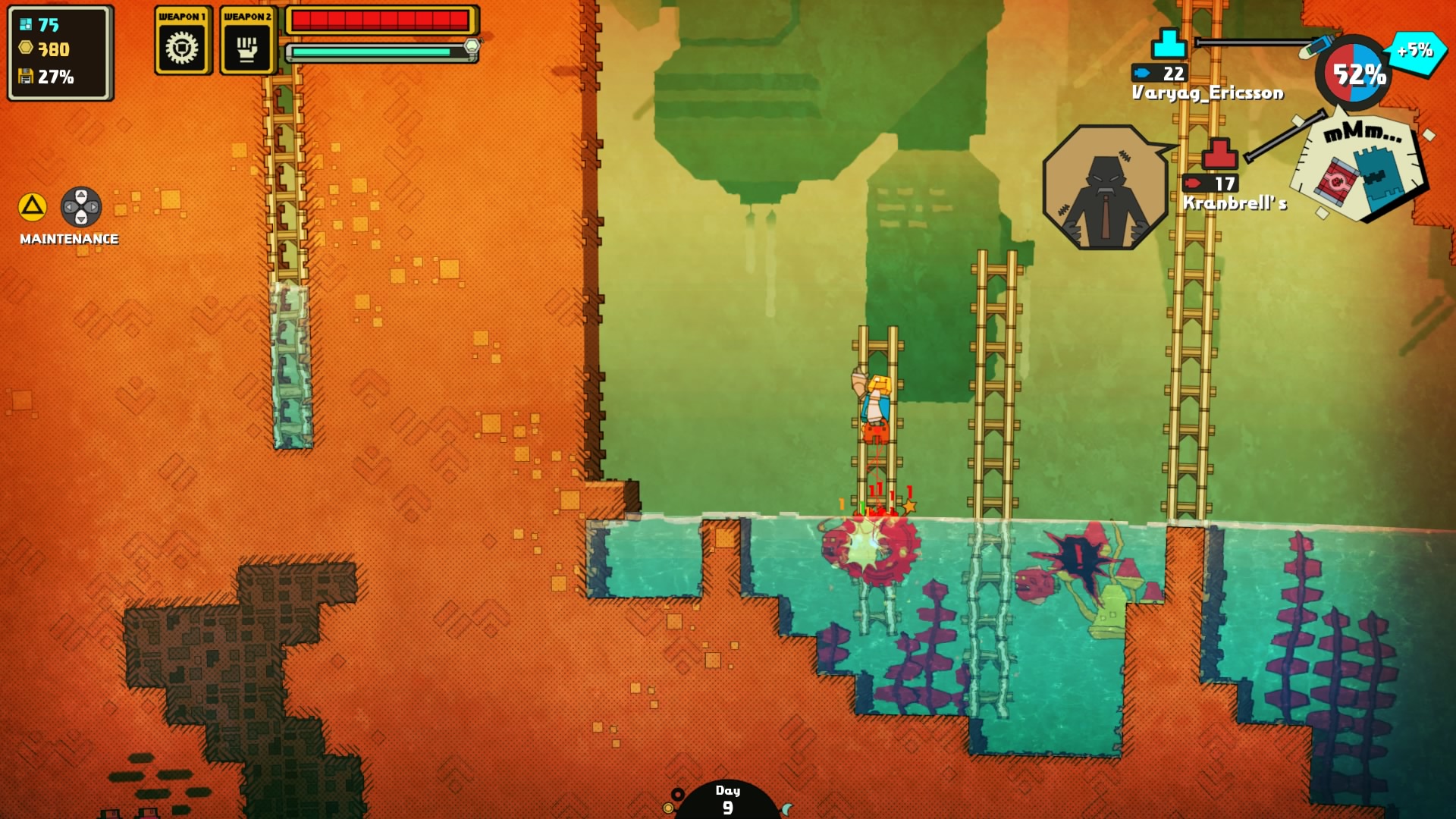Select the Weapon 1 sawblade slot

tap(182, 47)
